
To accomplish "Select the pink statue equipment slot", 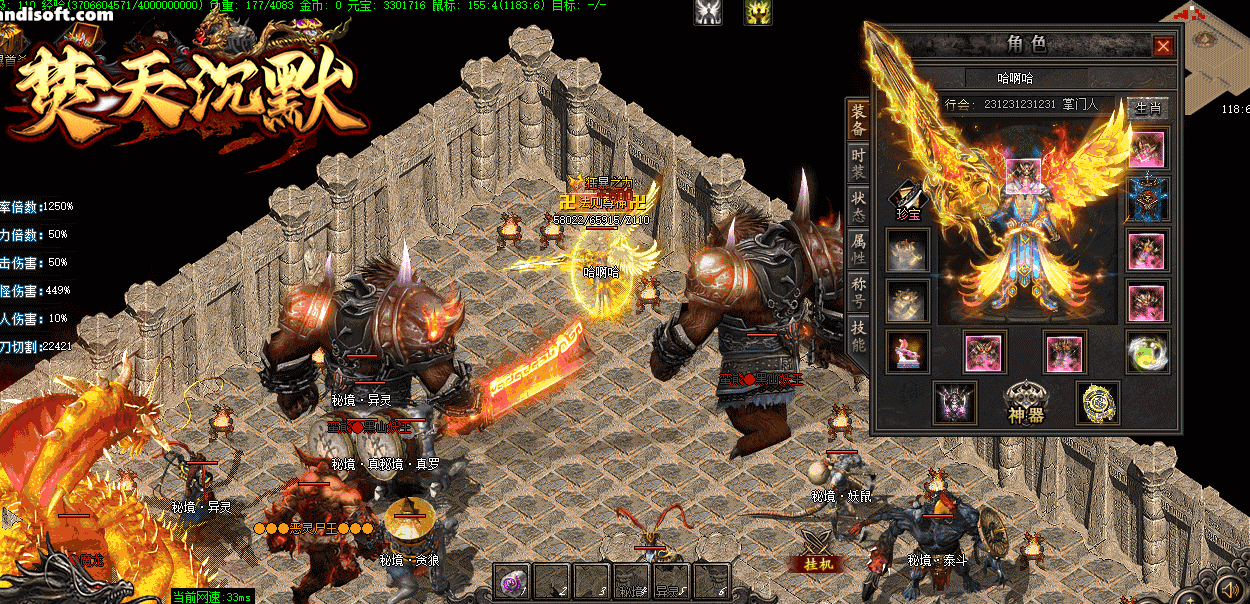I will [908, 352].
